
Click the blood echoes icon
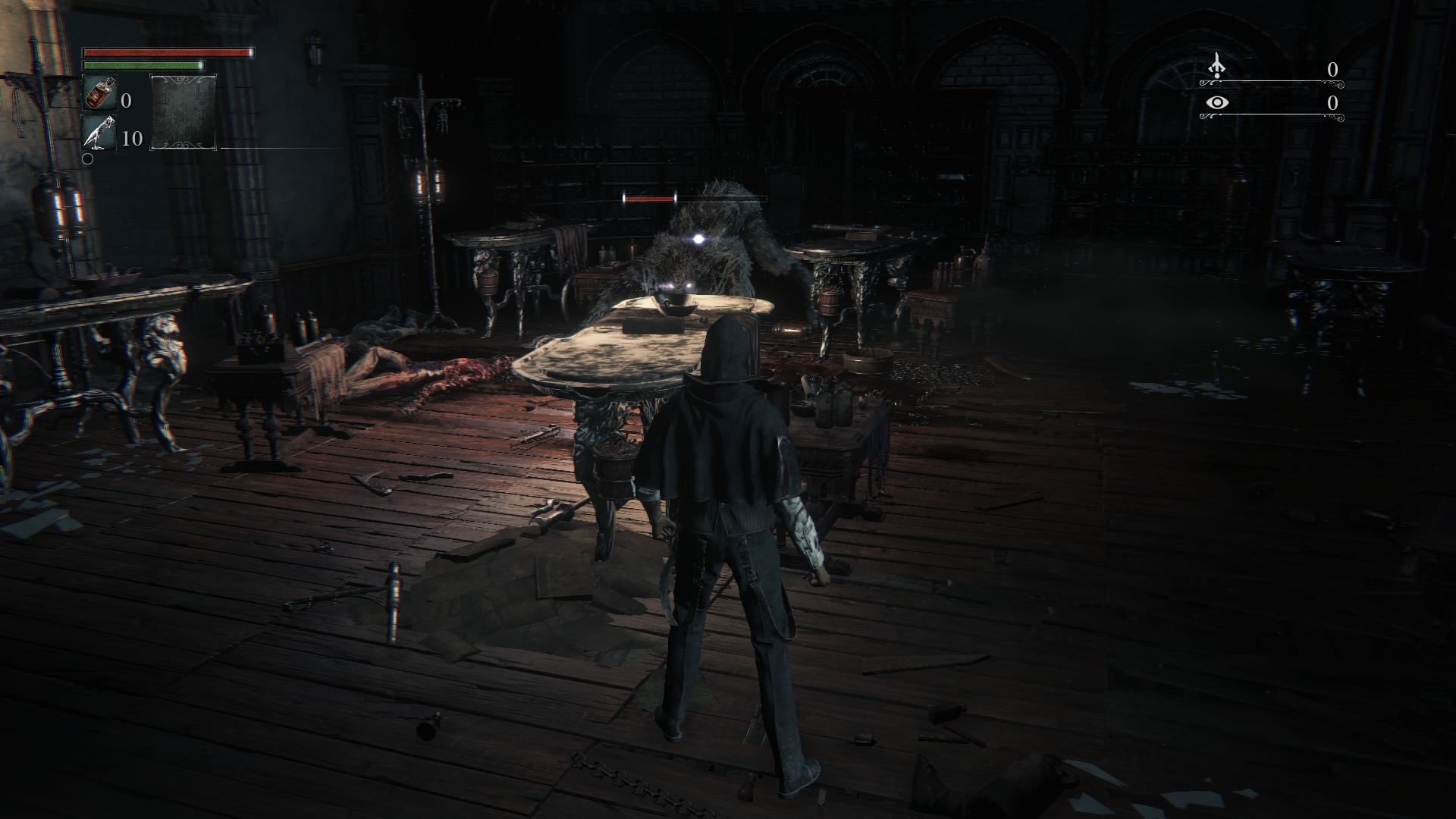(x=1217, y=67)
